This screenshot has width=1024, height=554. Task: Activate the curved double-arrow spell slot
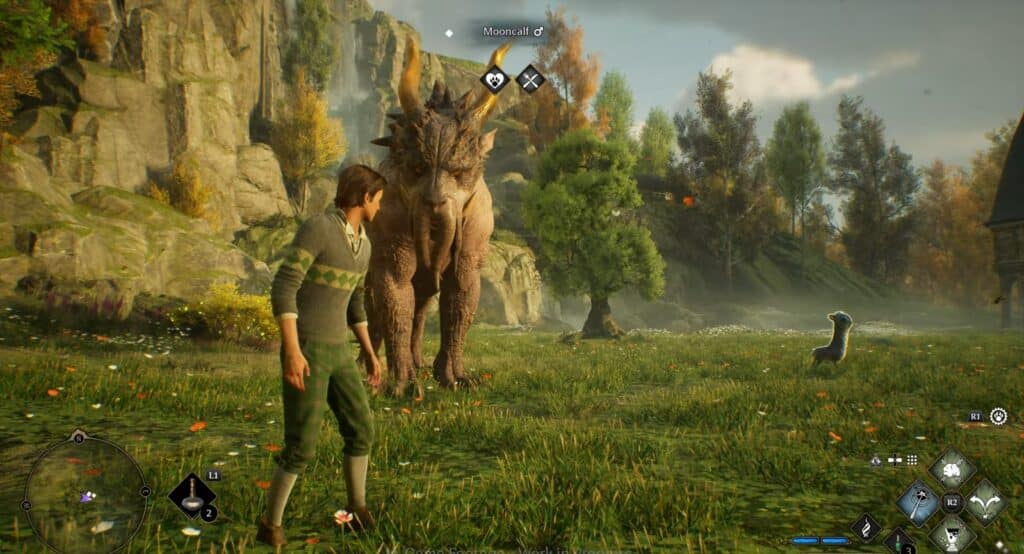(x=985, y=501)
